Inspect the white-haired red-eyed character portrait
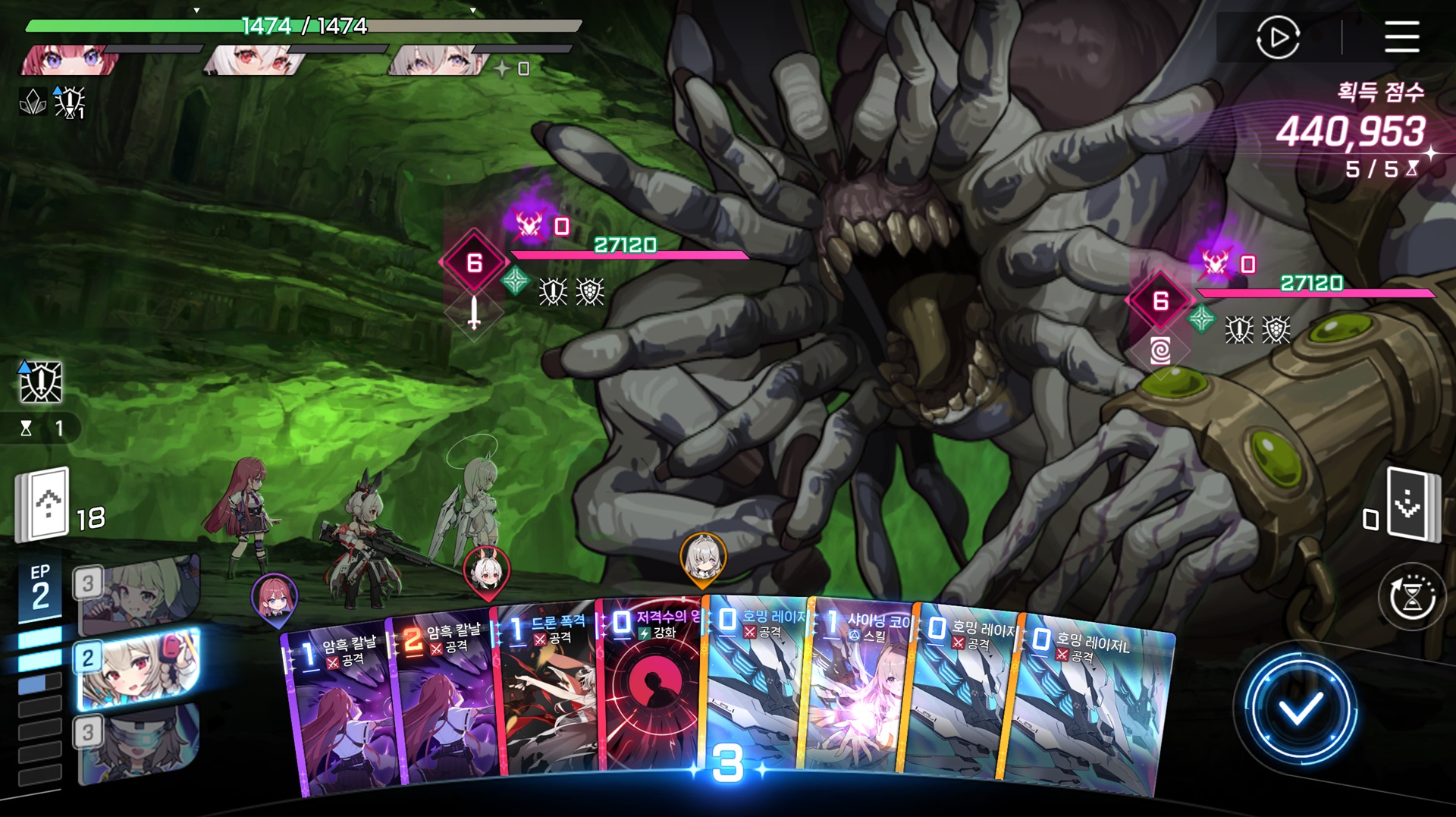The height and width of the screenshot is (817, 1456). [254, 59]
